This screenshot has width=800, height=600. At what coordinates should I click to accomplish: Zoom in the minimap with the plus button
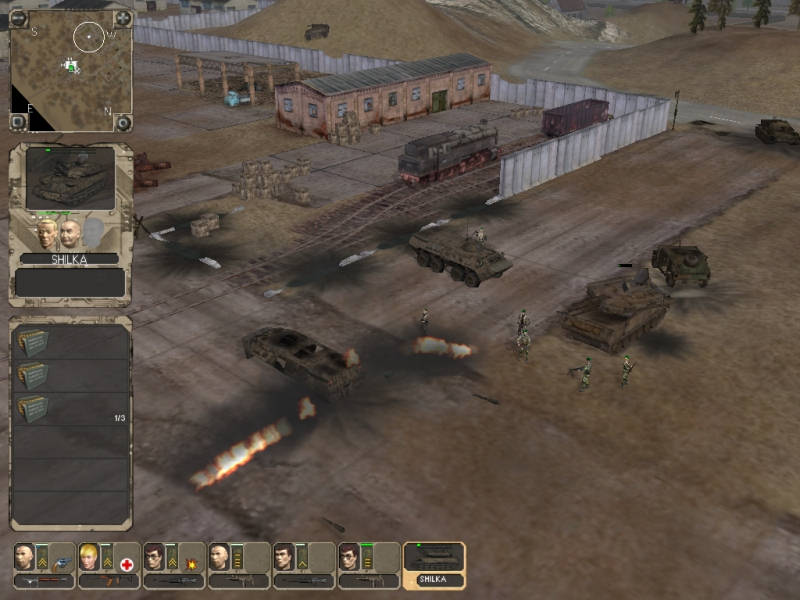(x=123, y=18)
